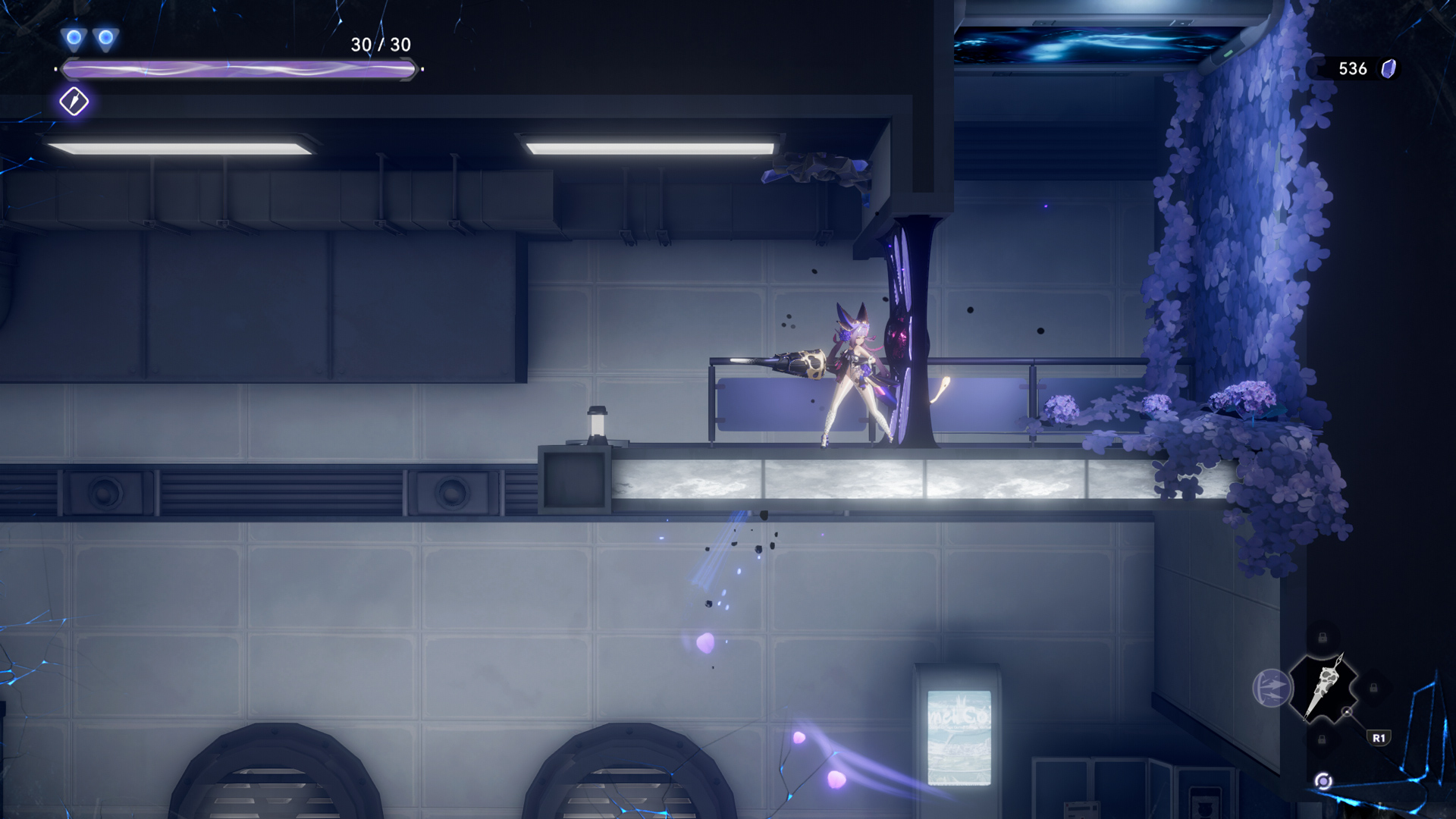Click the circular ring icon below the weapon wheel
This screenshot has width=1456, height=819.
tap(1323, 781)
